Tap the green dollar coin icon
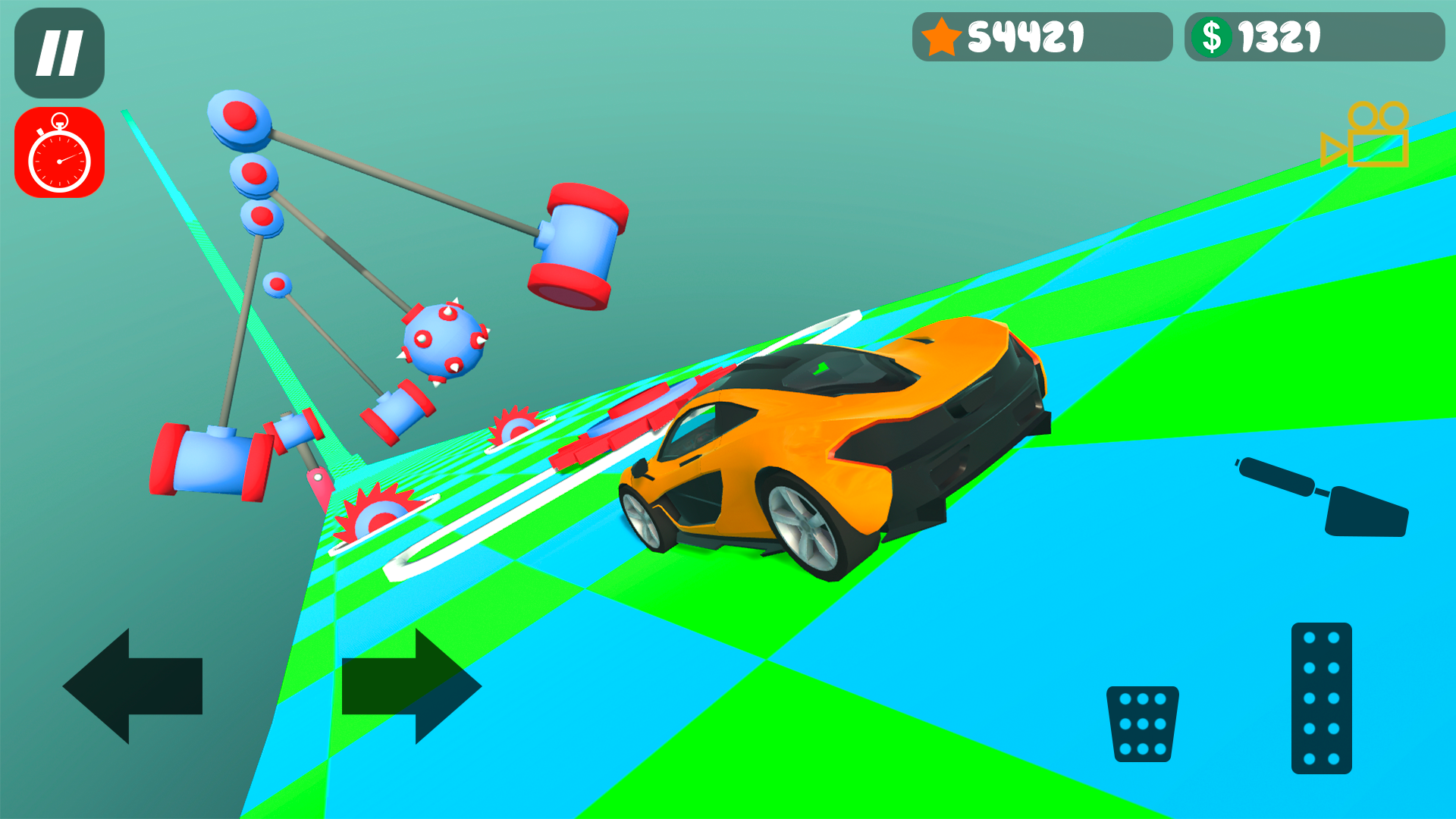Image resolution: width=1456 pixels, height=819 pixels. coord(1213,34)
